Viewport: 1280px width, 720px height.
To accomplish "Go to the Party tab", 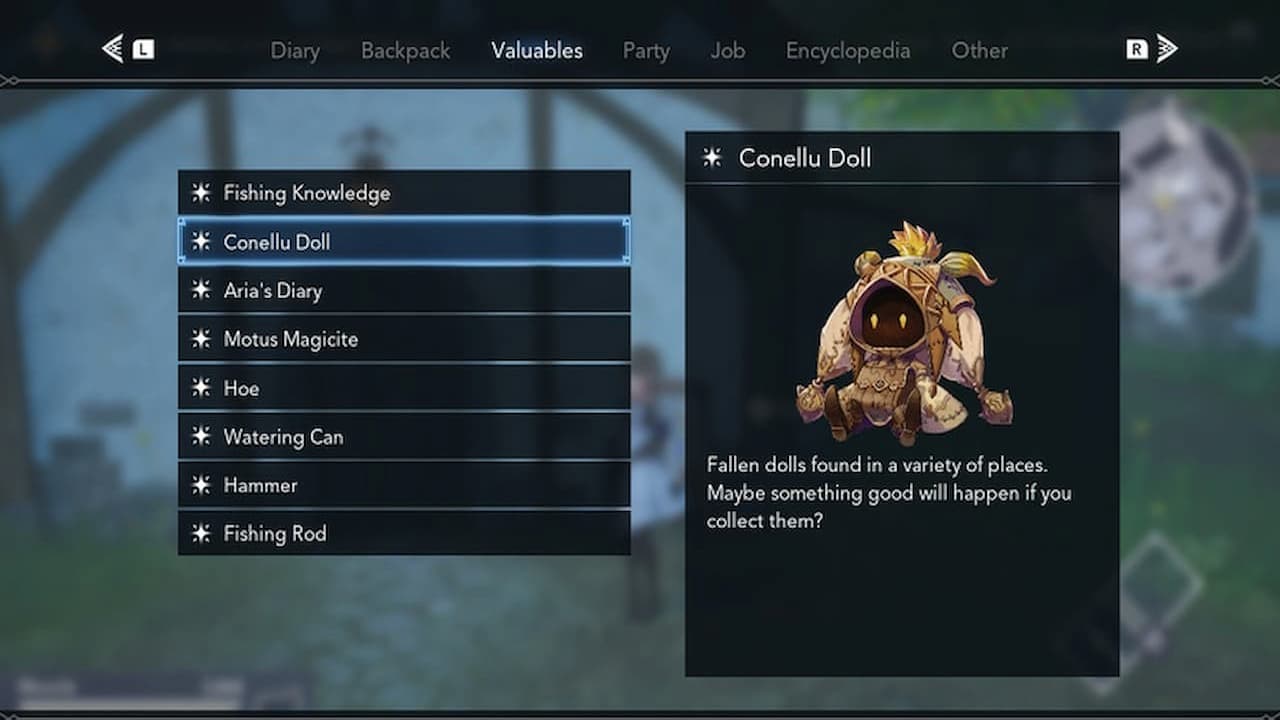I will pyautogui.click(x=646, y=50).
